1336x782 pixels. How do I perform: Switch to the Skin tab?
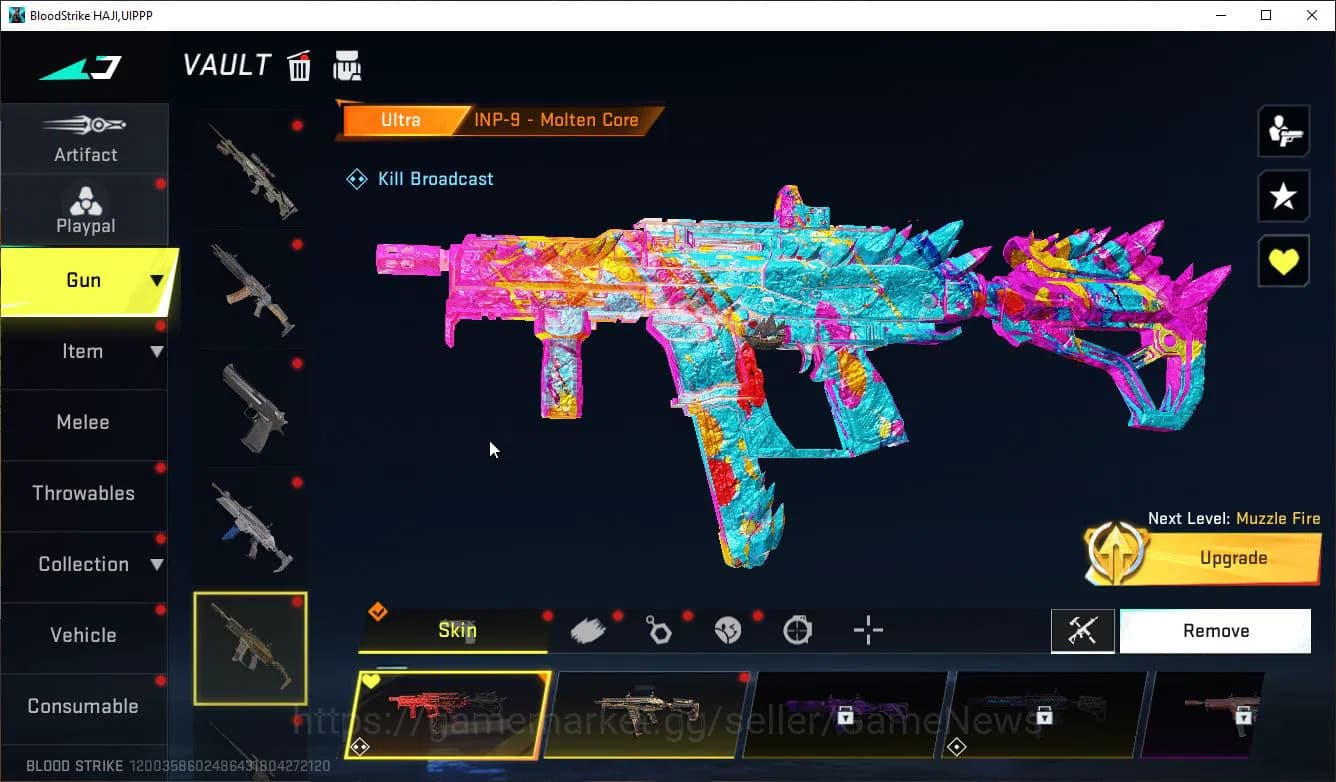pyautogui.click(x=456, y=630)
